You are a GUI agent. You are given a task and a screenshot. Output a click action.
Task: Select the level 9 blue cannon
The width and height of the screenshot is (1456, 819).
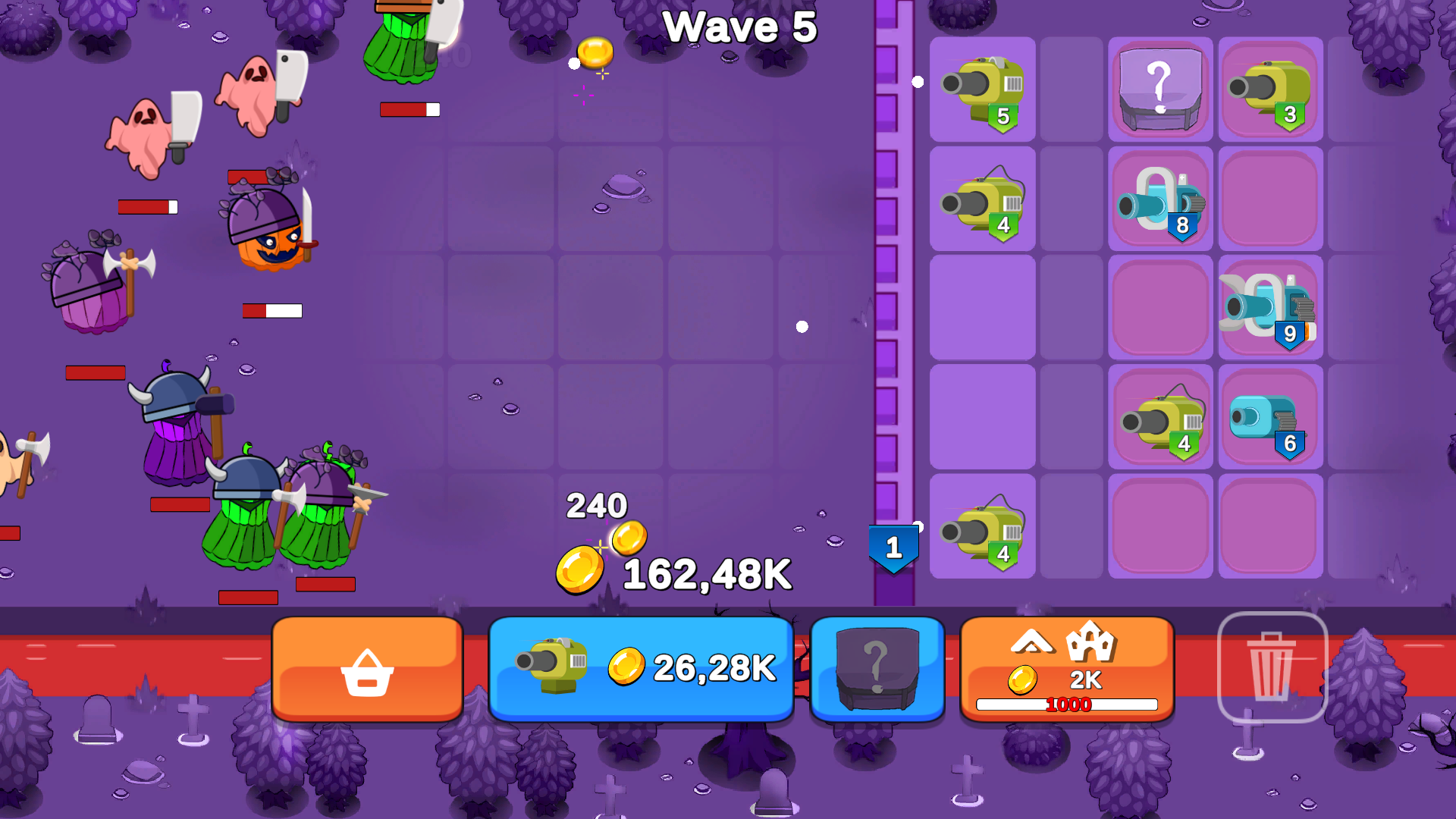click(1270, 307)
